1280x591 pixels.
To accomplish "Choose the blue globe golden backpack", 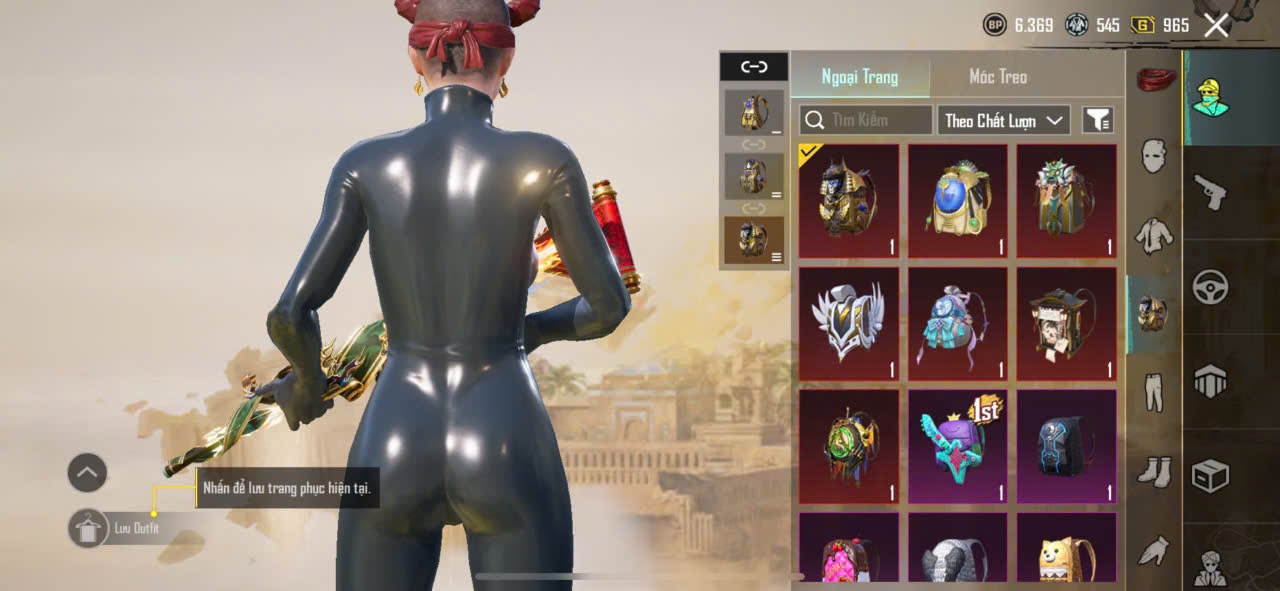I will click(x=957, y=201).
